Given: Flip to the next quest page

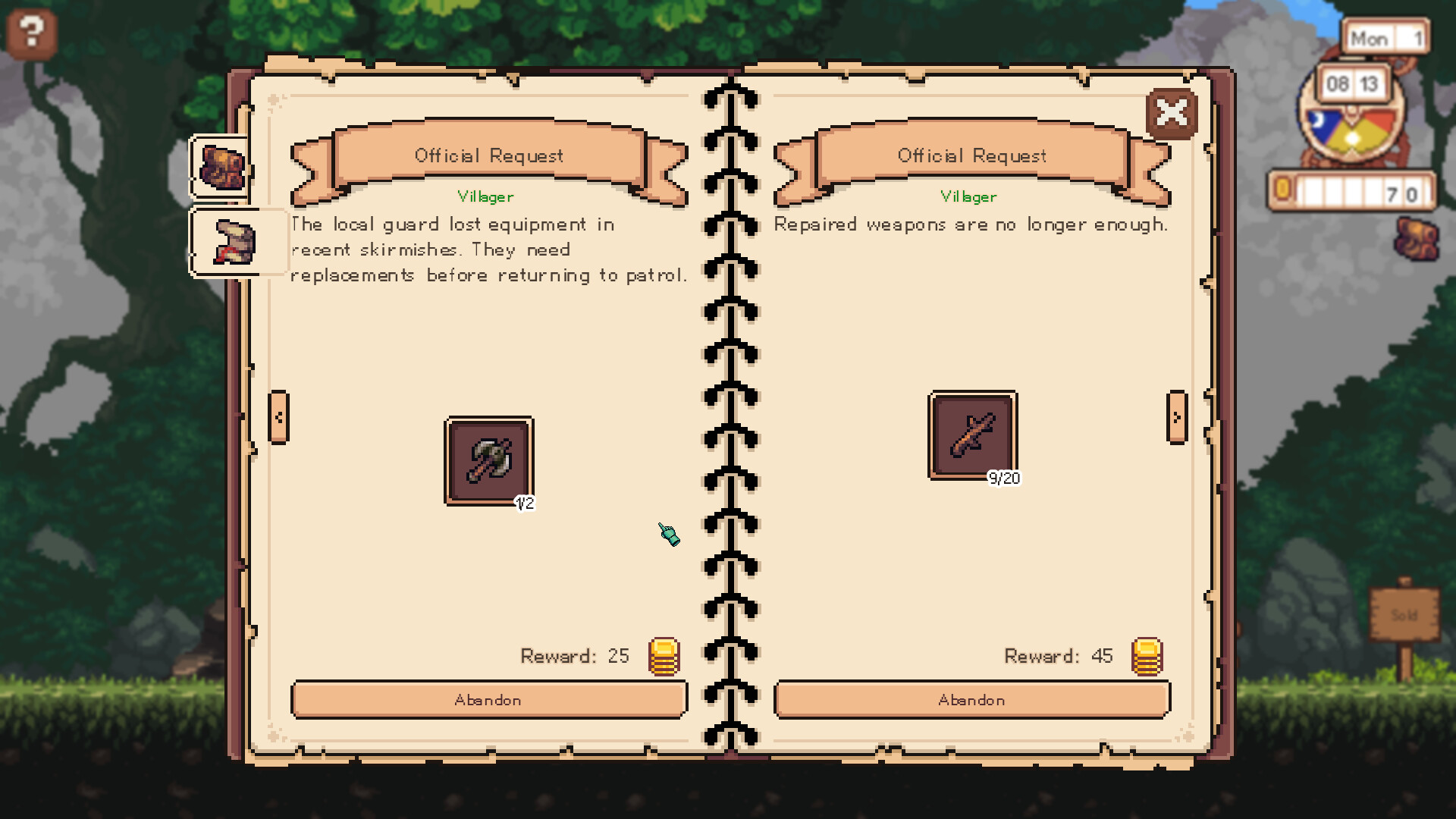Looking at the screenshot, I should click(x=1178, y=416).
